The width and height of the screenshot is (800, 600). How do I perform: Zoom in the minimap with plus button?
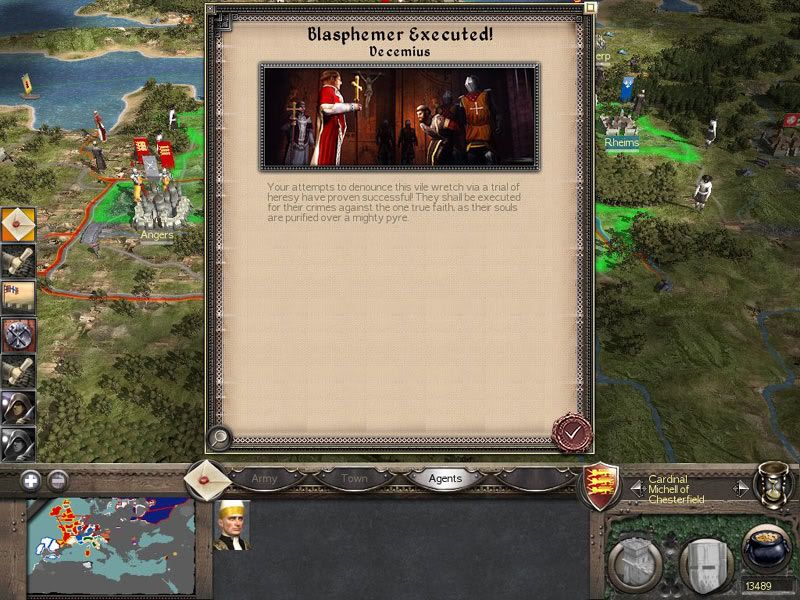point(31,479)
